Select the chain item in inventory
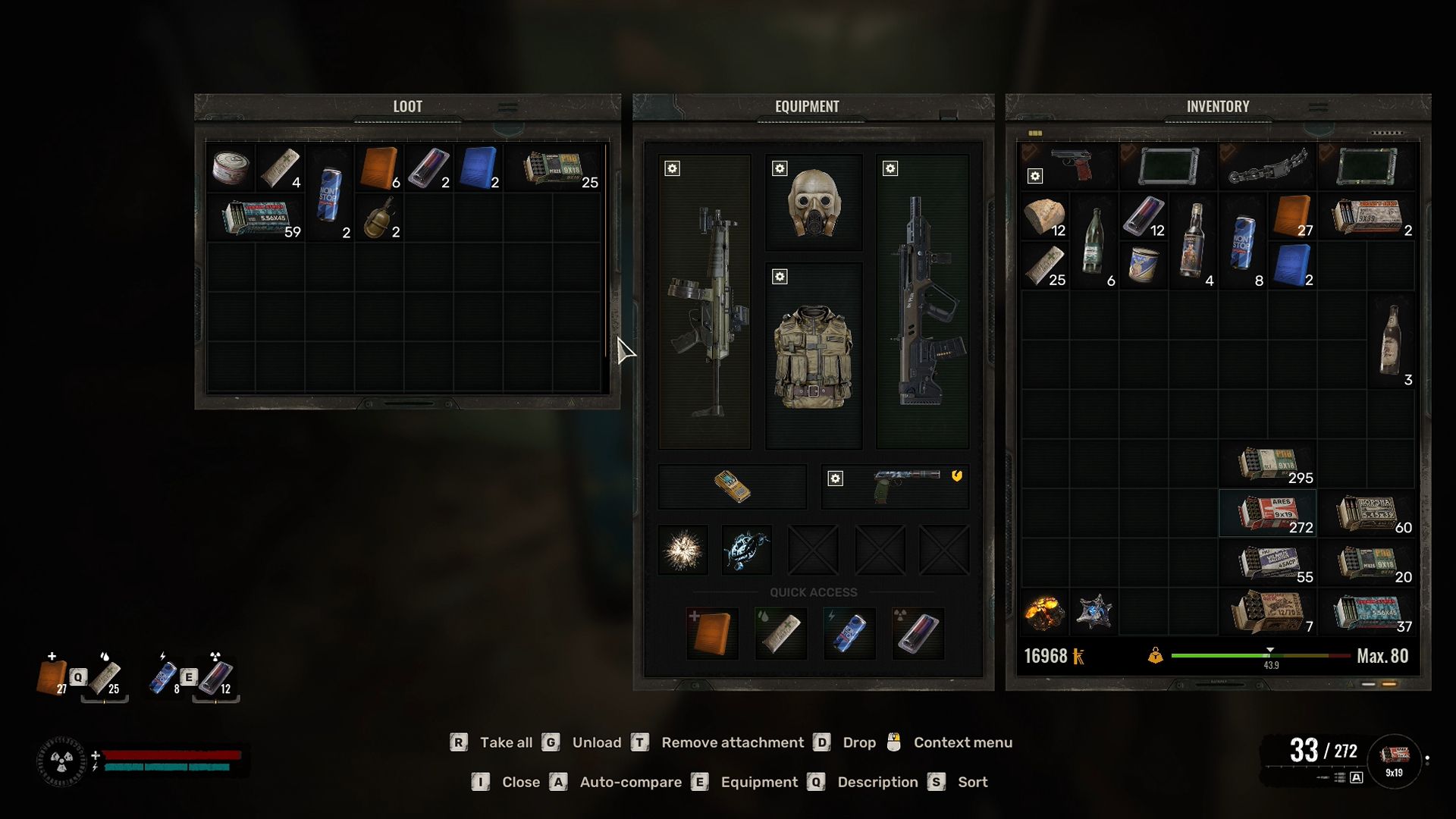Image resolution: width=1456 pixels, height=819 pixels. coord(1268,167)
